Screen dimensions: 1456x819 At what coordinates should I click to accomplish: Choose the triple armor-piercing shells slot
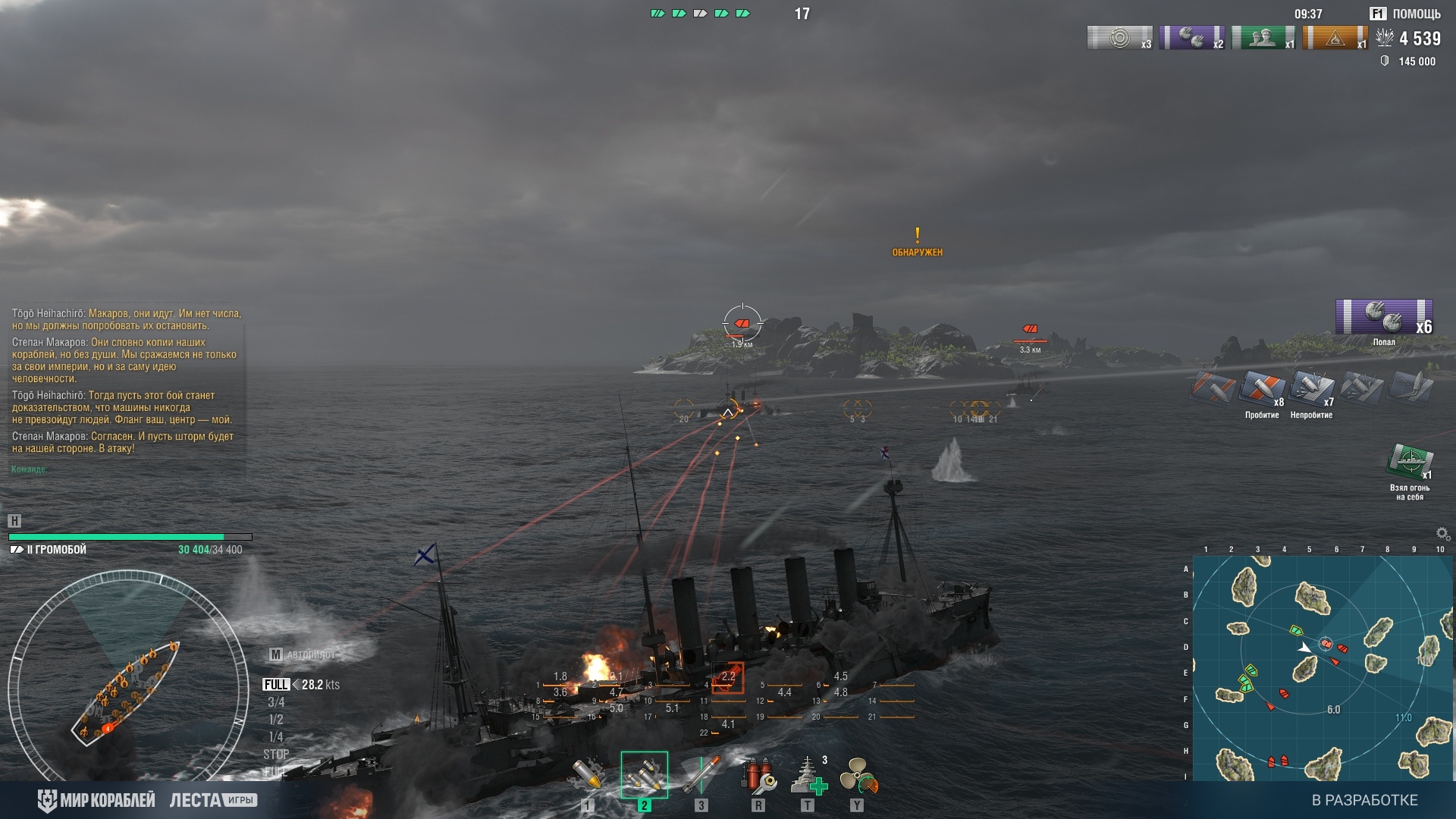tap(644, 775)
